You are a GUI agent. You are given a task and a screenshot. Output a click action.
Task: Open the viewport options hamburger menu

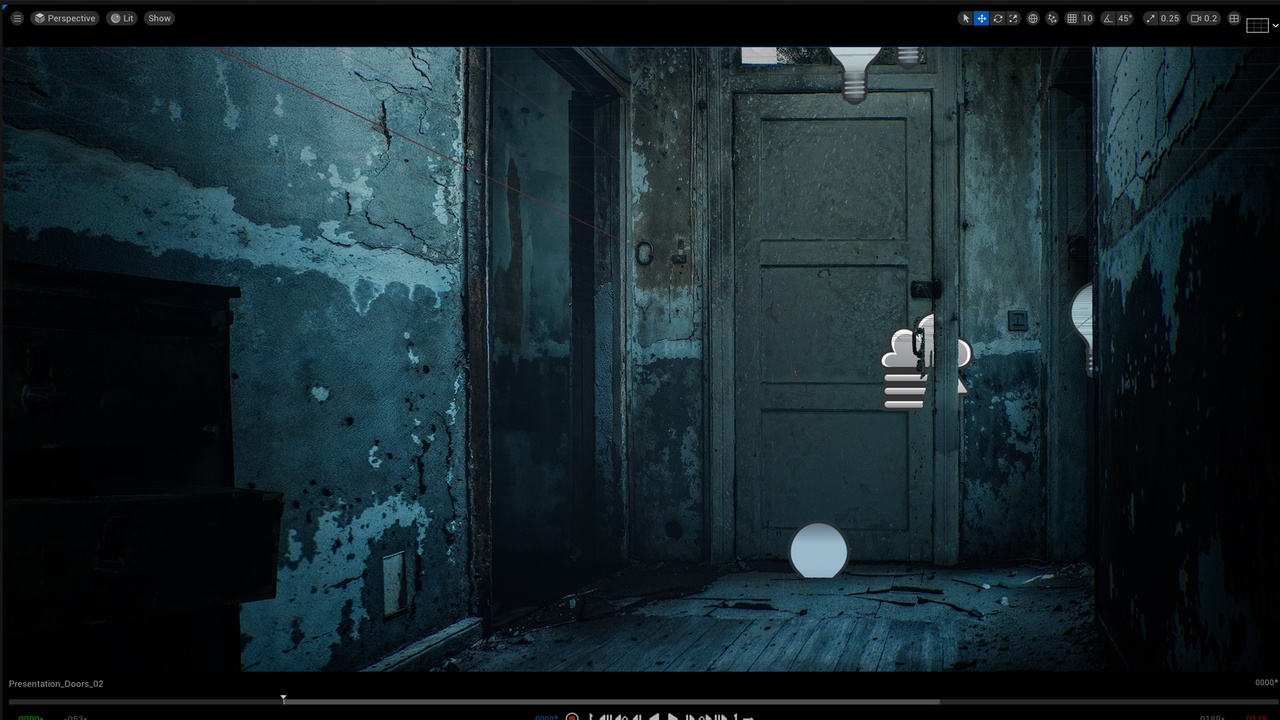(x=16, y=18)
